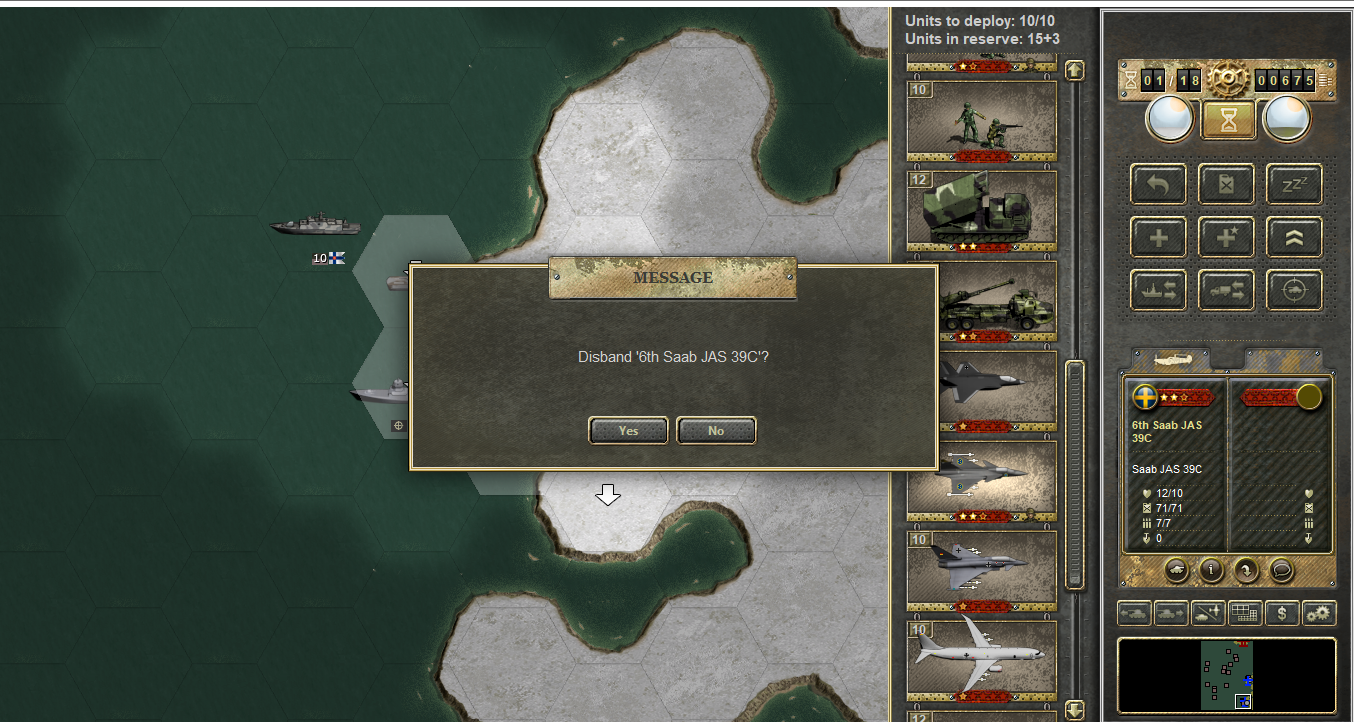Choose the white patrol airliner unit card
The width and height of the screenshot is (1354, 722).
point(981,660)
